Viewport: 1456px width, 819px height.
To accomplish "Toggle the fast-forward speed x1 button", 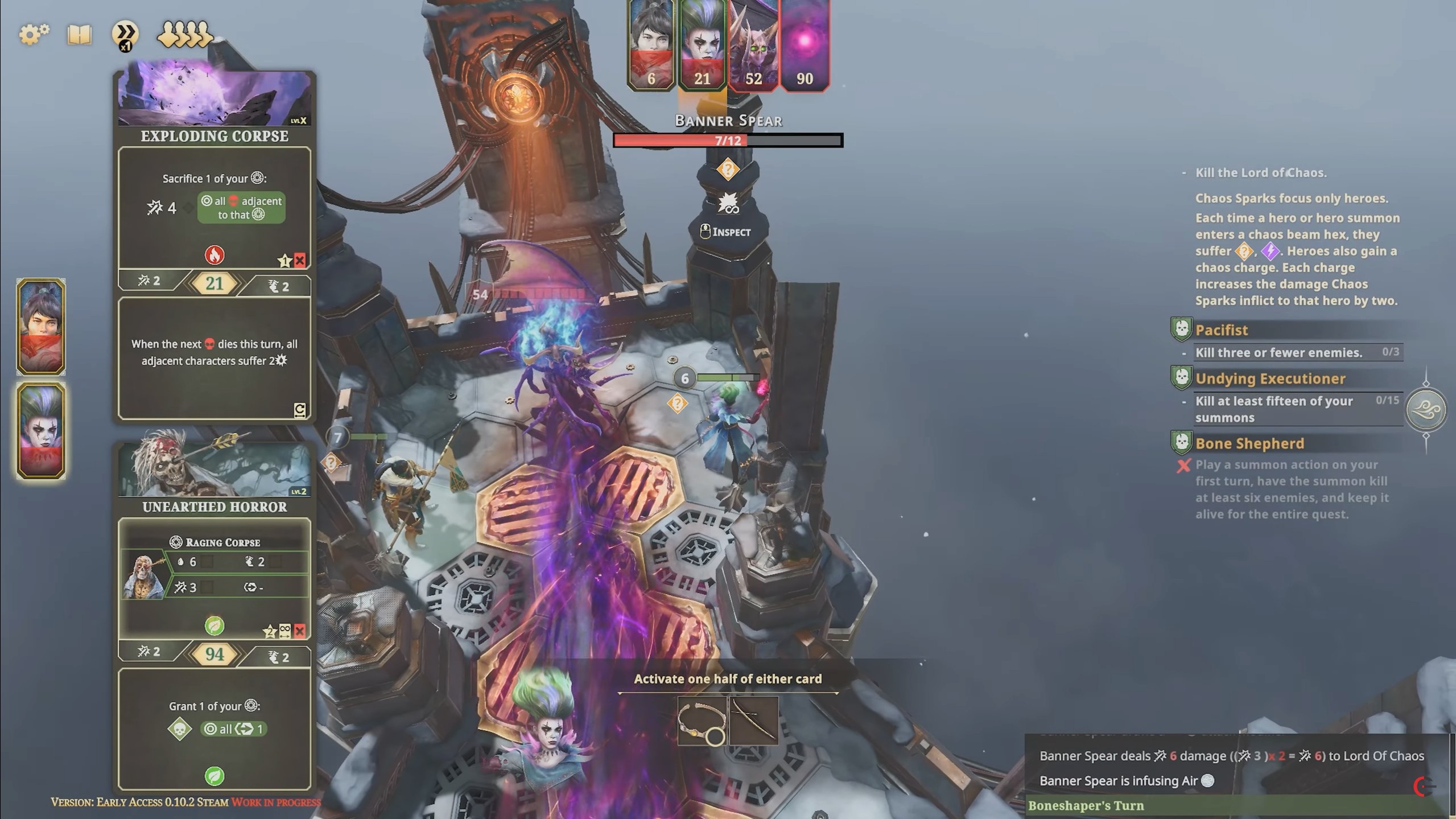I will (125, 34).
